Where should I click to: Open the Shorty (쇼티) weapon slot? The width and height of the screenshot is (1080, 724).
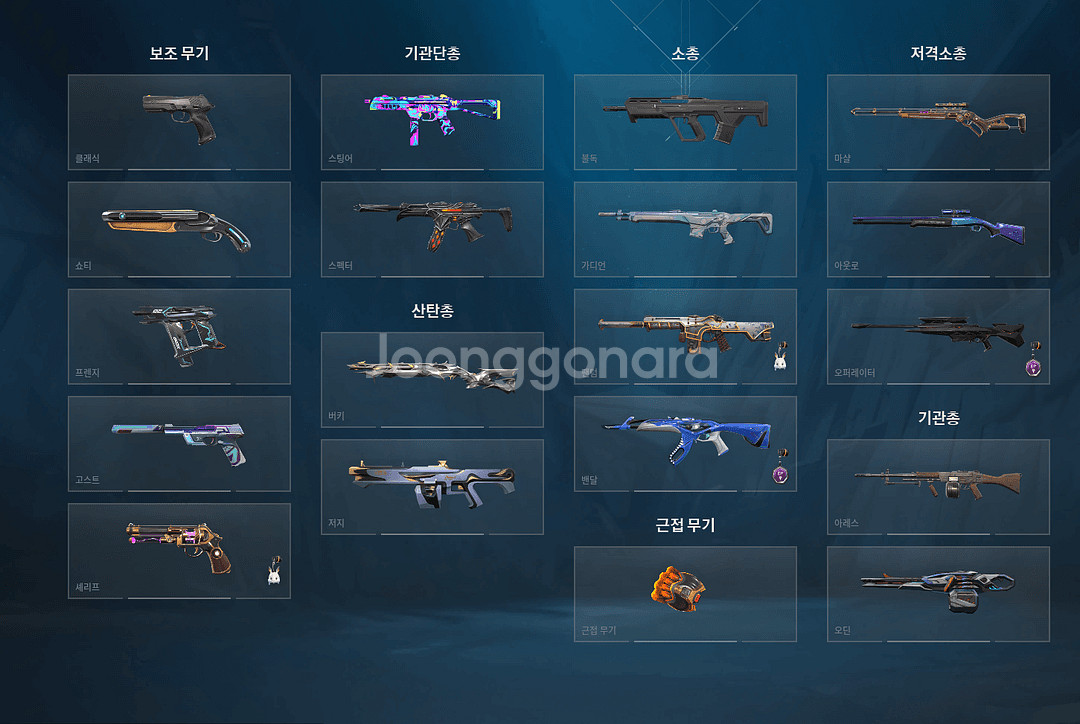point(179,229)
